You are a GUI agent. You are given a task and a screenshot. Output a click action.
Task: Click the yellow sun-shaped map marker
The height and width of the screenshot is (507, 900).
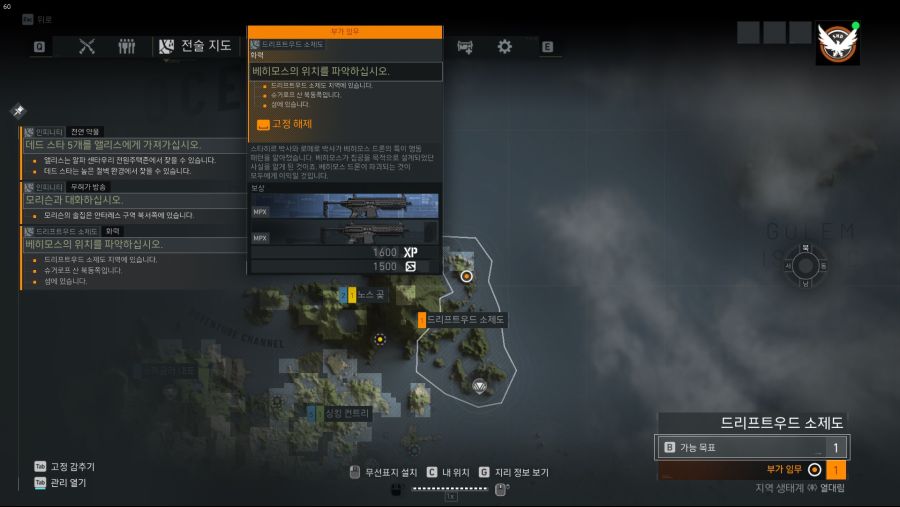click(x=379, y=340)
